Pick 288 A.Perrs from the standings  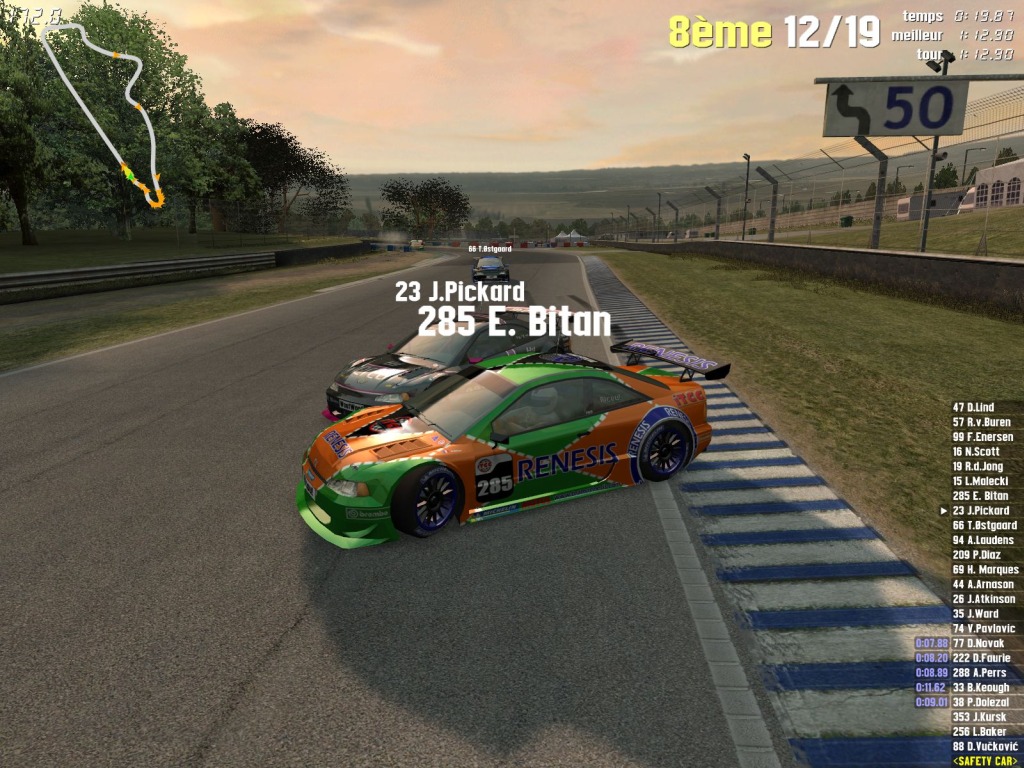tap(980, 673)
